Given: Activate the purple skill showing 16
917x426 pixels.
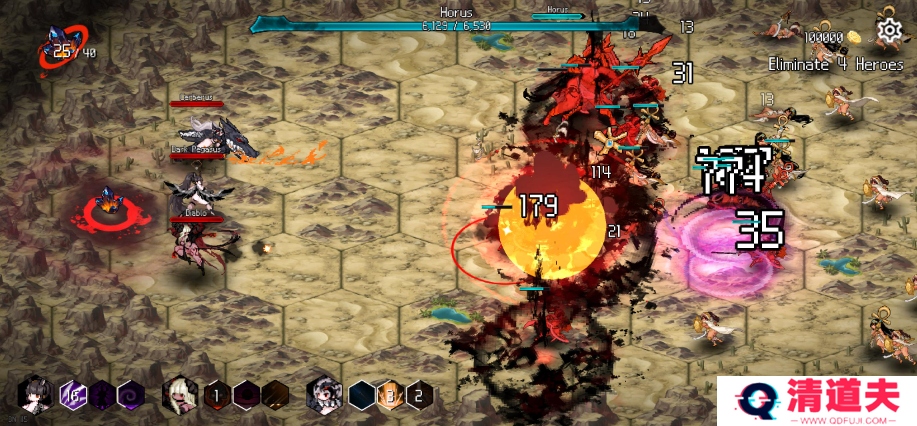Looking at the screenshot, I should (x=72, y=395).
